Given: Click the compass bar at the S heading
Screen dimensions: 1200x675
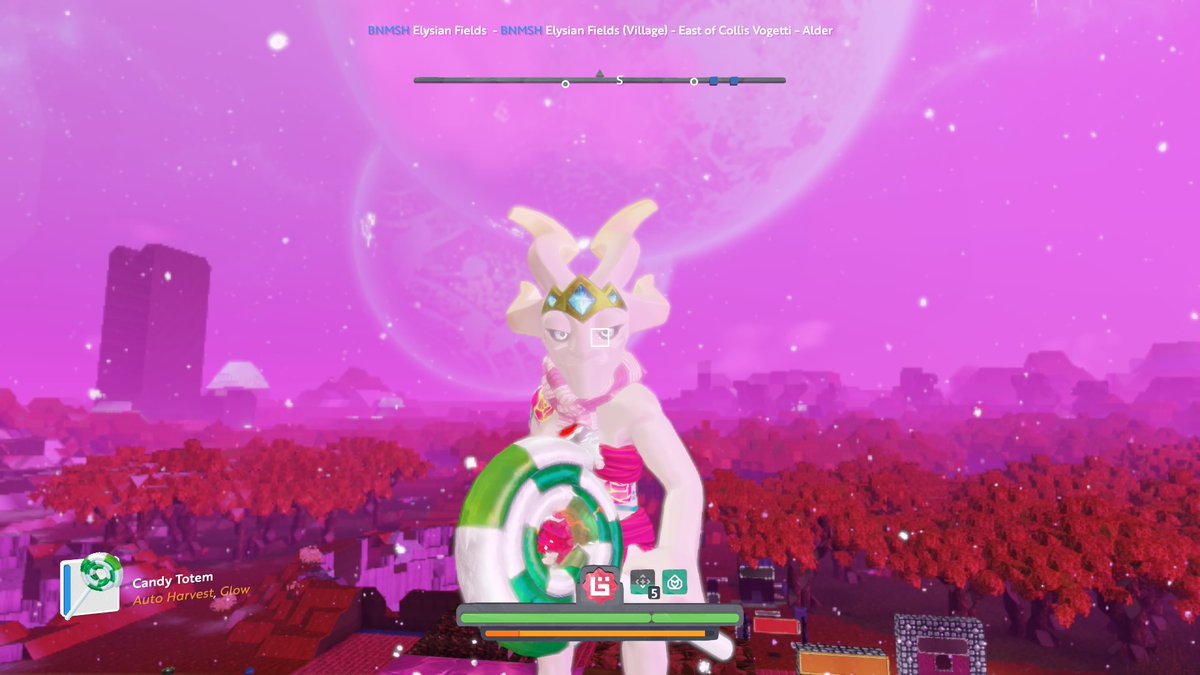Looking at the screenshot, I should coord(619,80).
